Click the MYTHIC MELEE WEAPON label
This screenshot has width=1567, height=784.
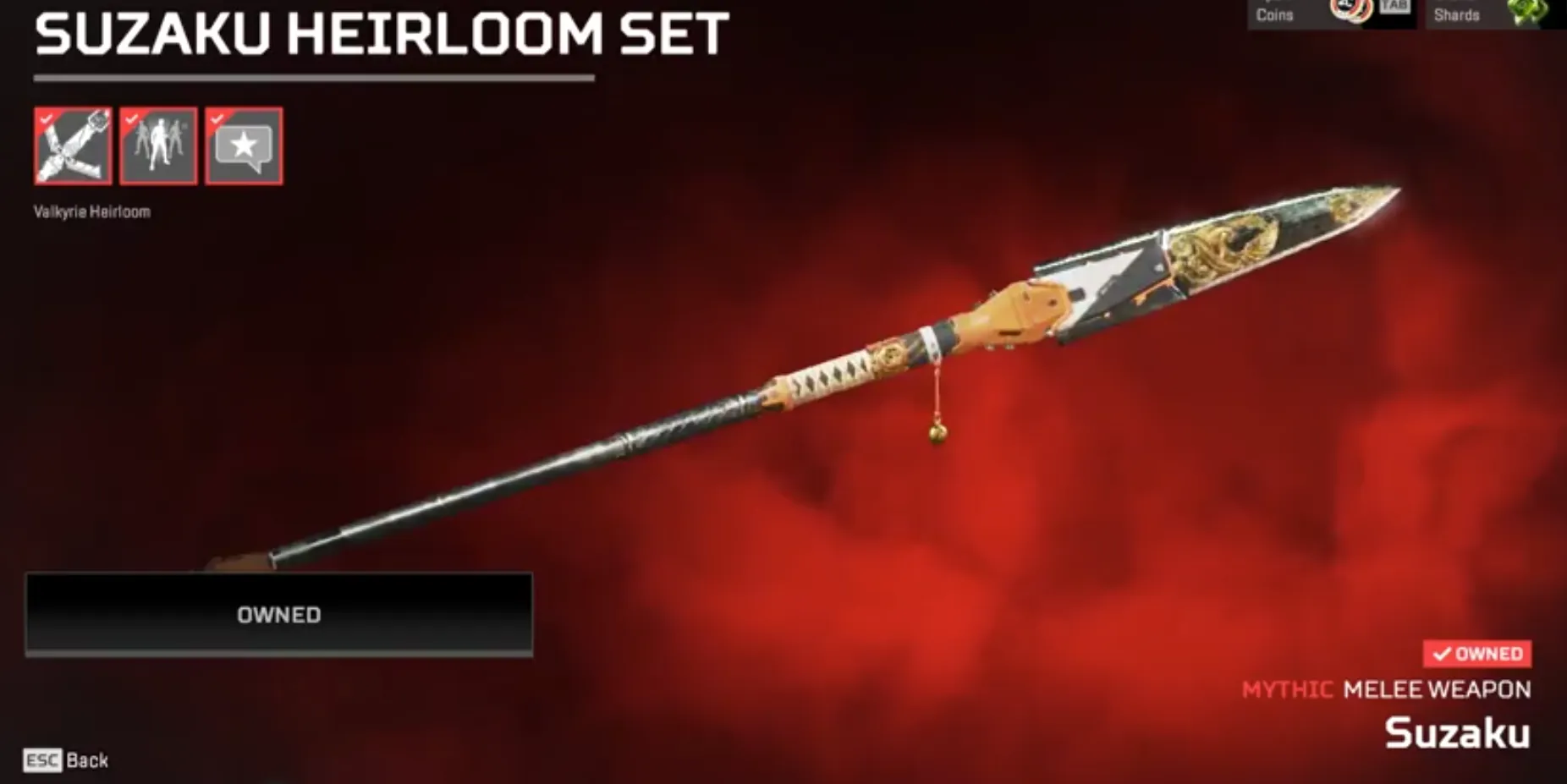pos(1385,689)
